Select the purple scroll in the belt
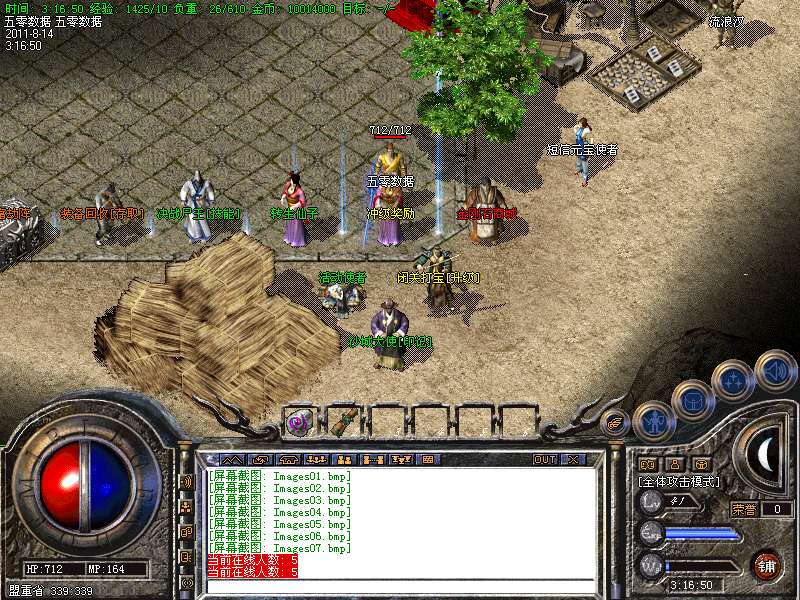This screenshot has width=800, height=600. point(299,422)
